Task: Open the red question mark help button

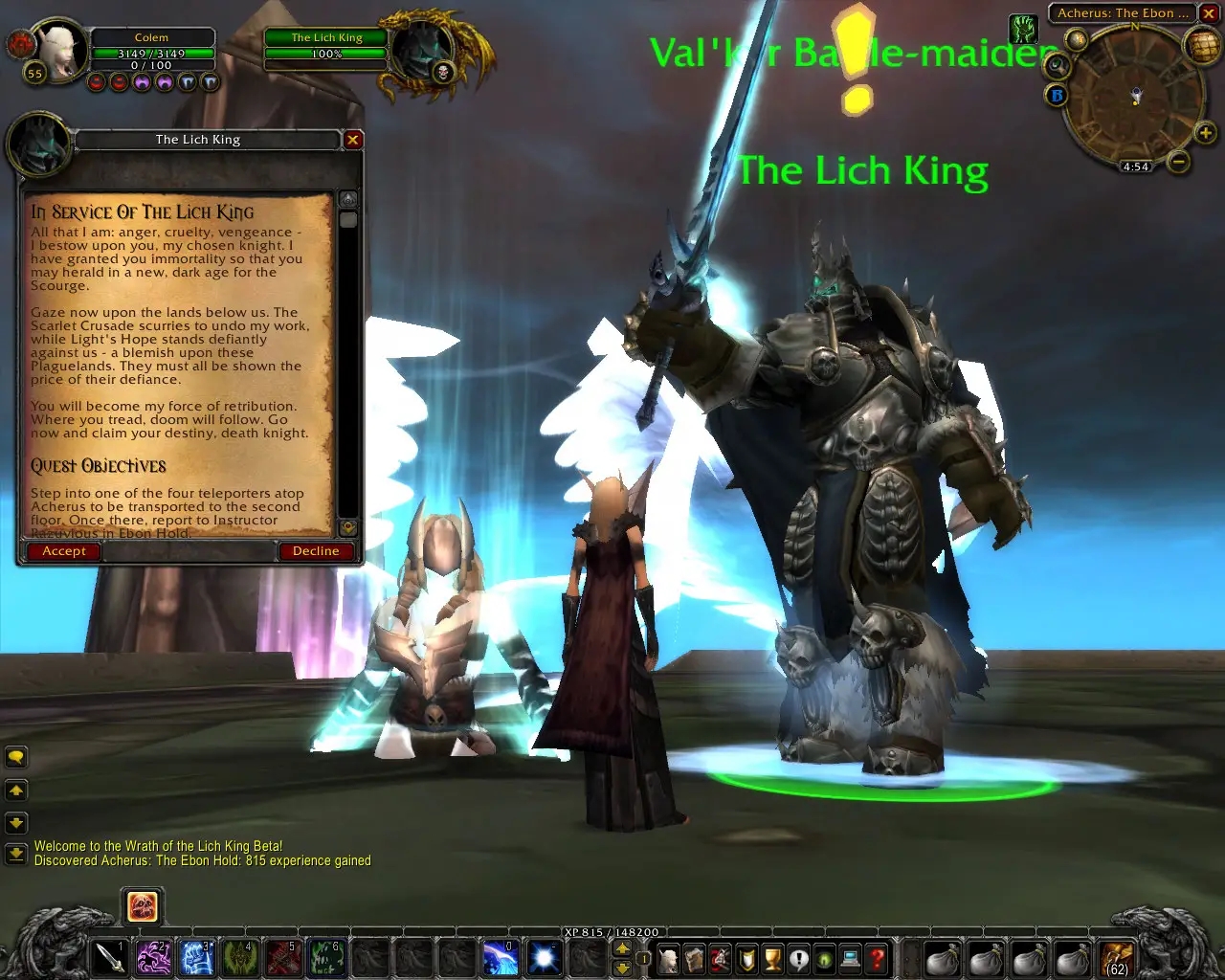Action: tap(876, 957)
